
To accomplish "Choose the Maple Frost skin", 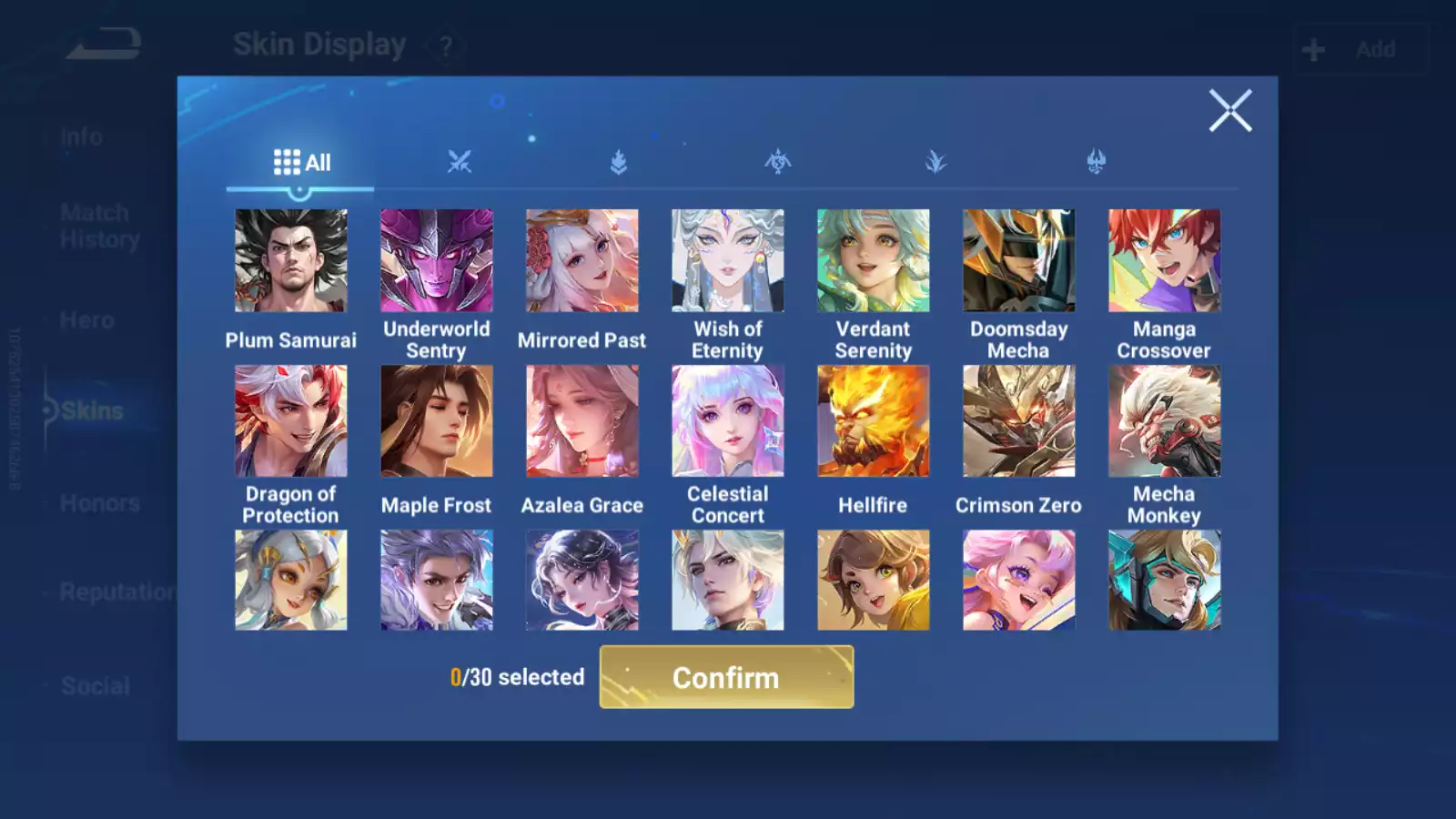I will [x=437, y=421].
